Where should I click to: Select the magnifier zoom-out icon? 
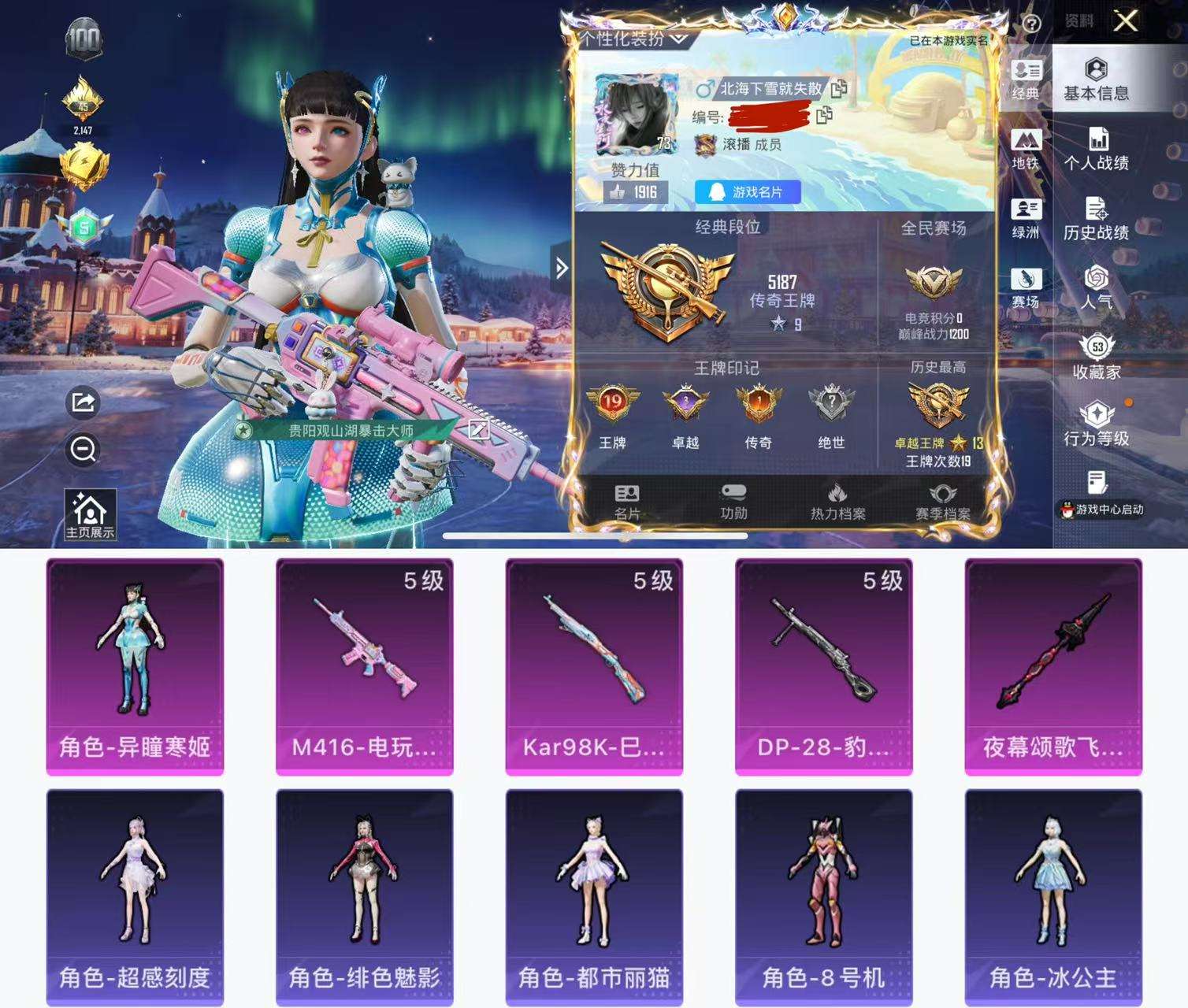coord(81,447)
